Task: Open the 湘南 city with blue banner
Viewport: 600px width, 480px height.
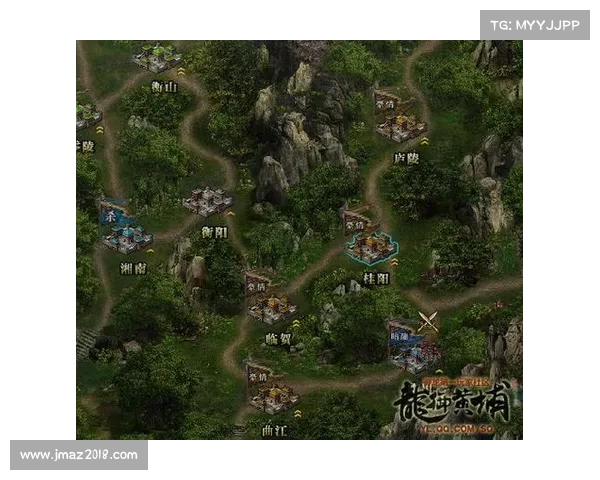Action: (127, 236)
